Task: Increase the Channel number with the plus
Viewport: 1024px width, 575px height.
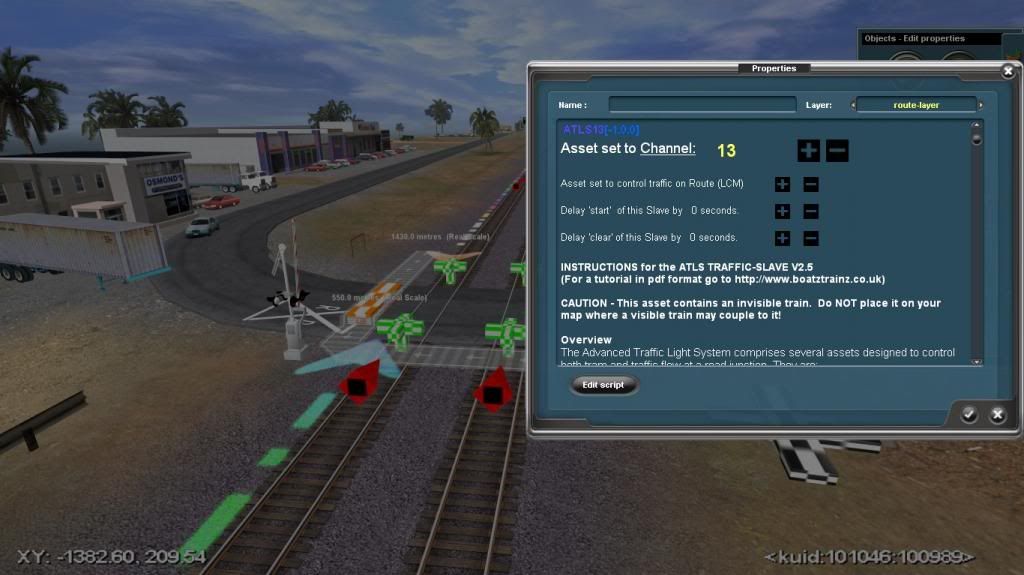Action: coord(808,151)
